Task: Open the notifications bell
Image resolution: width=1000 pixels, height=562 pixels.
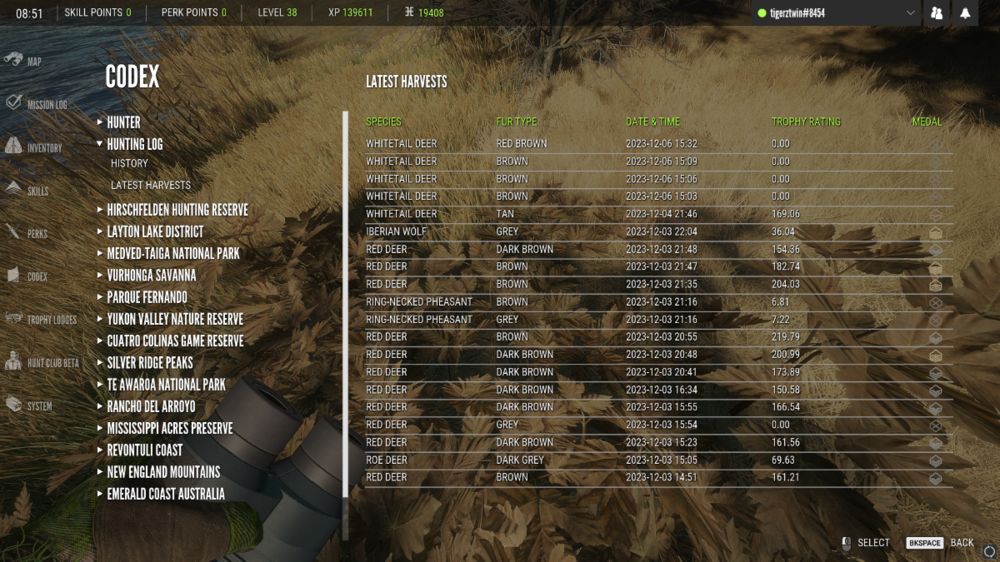Action: pyautogui.click(x=965, y=13)
